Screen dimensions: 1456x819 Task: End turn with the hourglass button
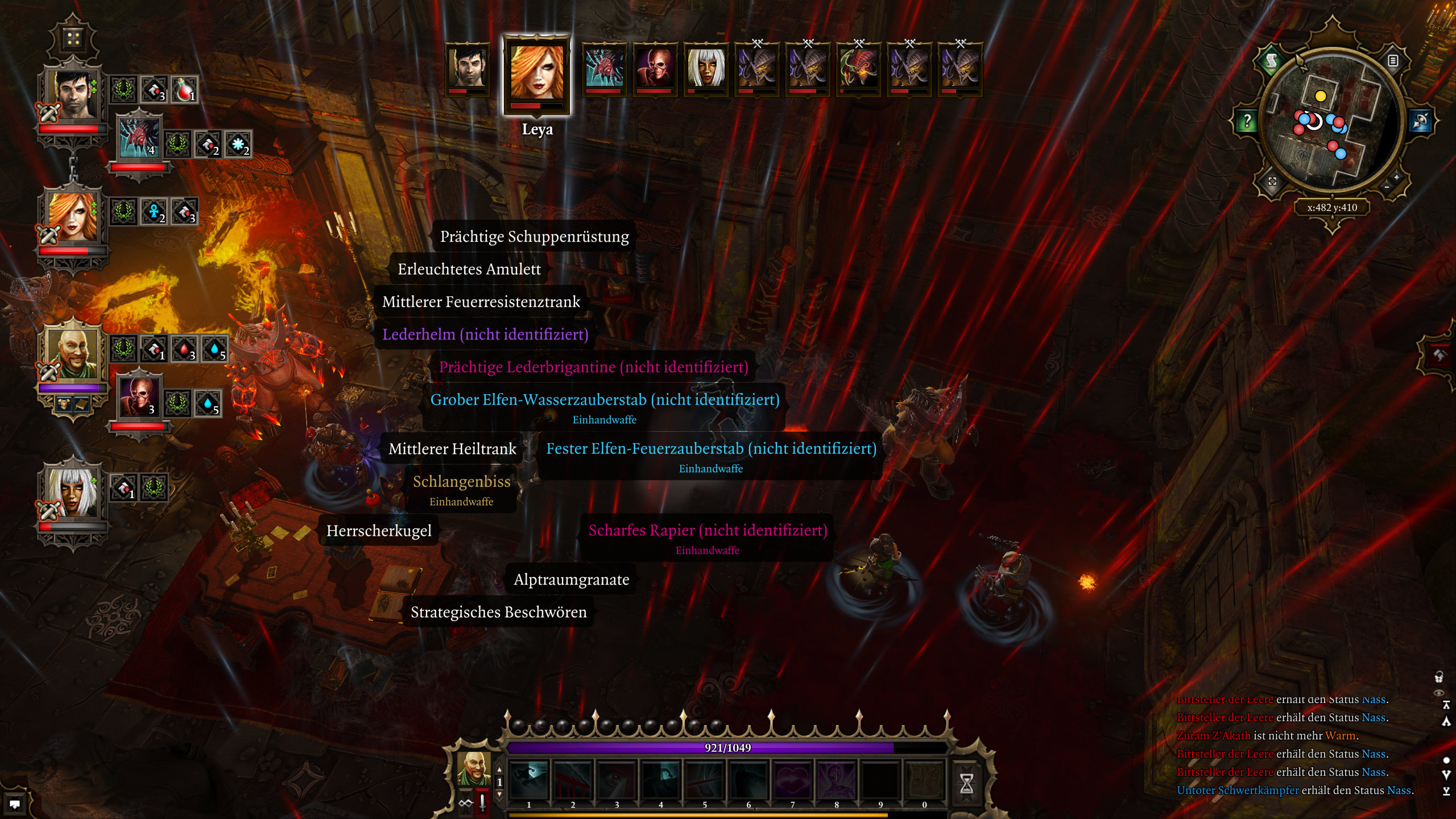[966, 783]
